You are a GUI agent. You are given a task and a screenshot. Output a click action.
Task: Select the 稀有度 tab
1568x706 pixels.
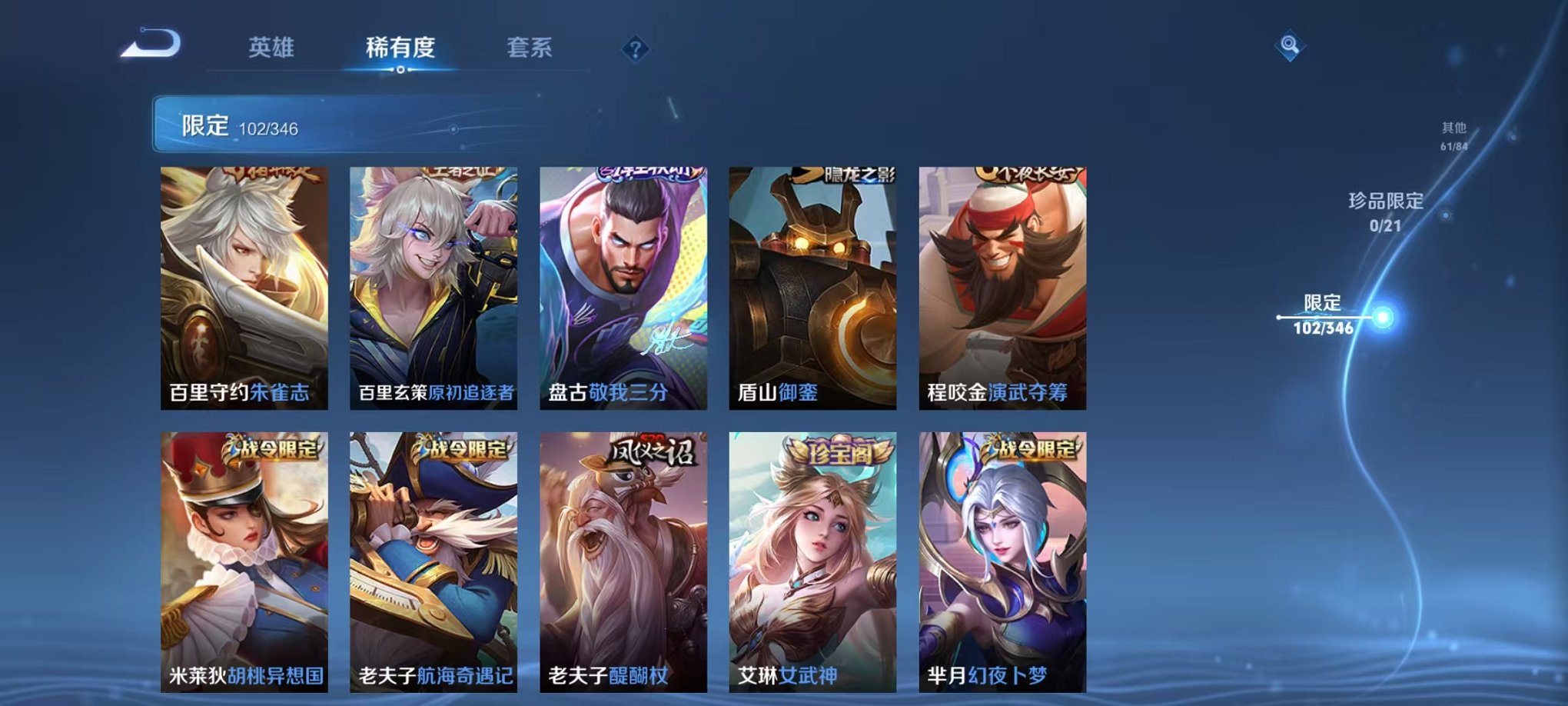pos(401,46)
